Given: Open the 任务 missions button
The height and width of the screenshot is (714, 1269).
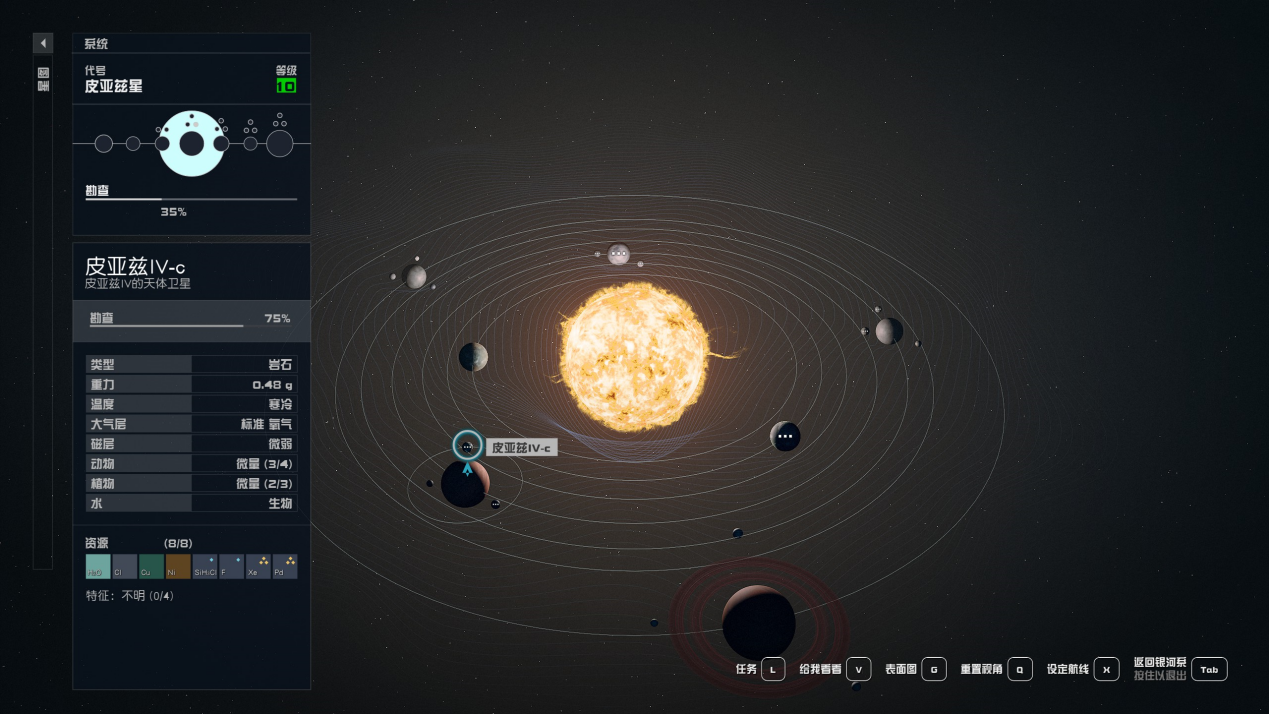Looking at the screenshot, I should pyautogui.click(x=773, y=669).
